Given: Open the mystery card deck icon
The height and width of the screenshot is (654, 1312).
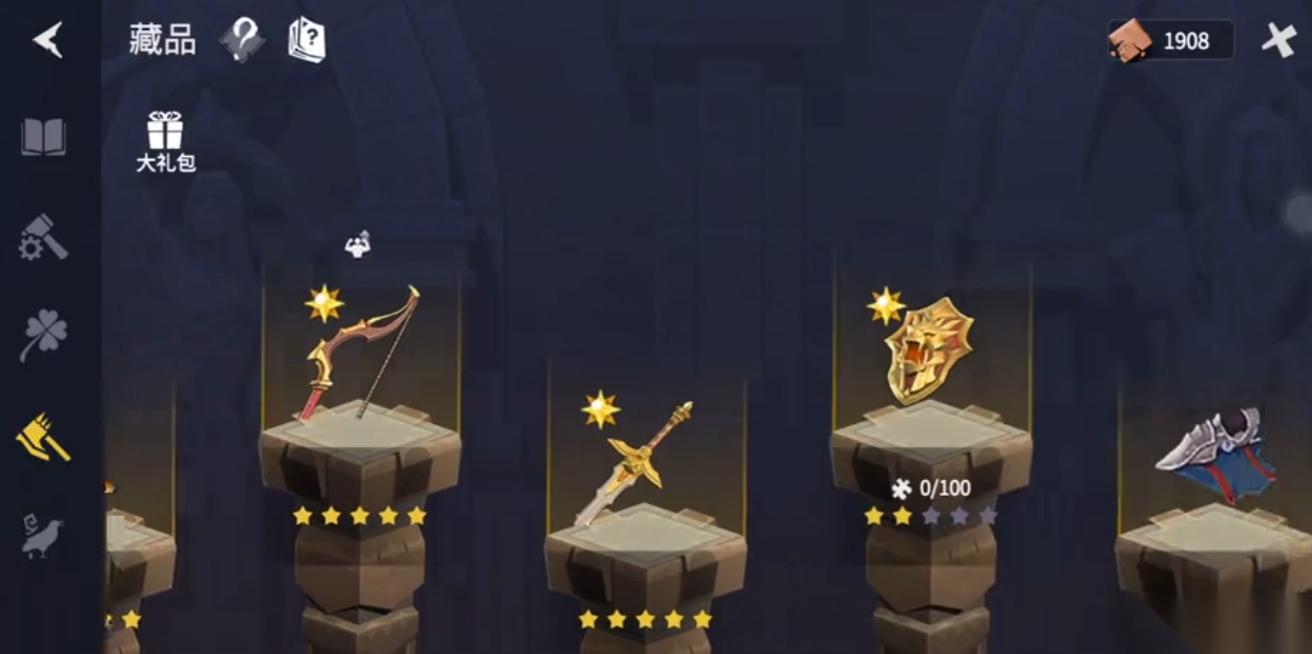Looking at the screenshot, I should [x=307, y=40].
